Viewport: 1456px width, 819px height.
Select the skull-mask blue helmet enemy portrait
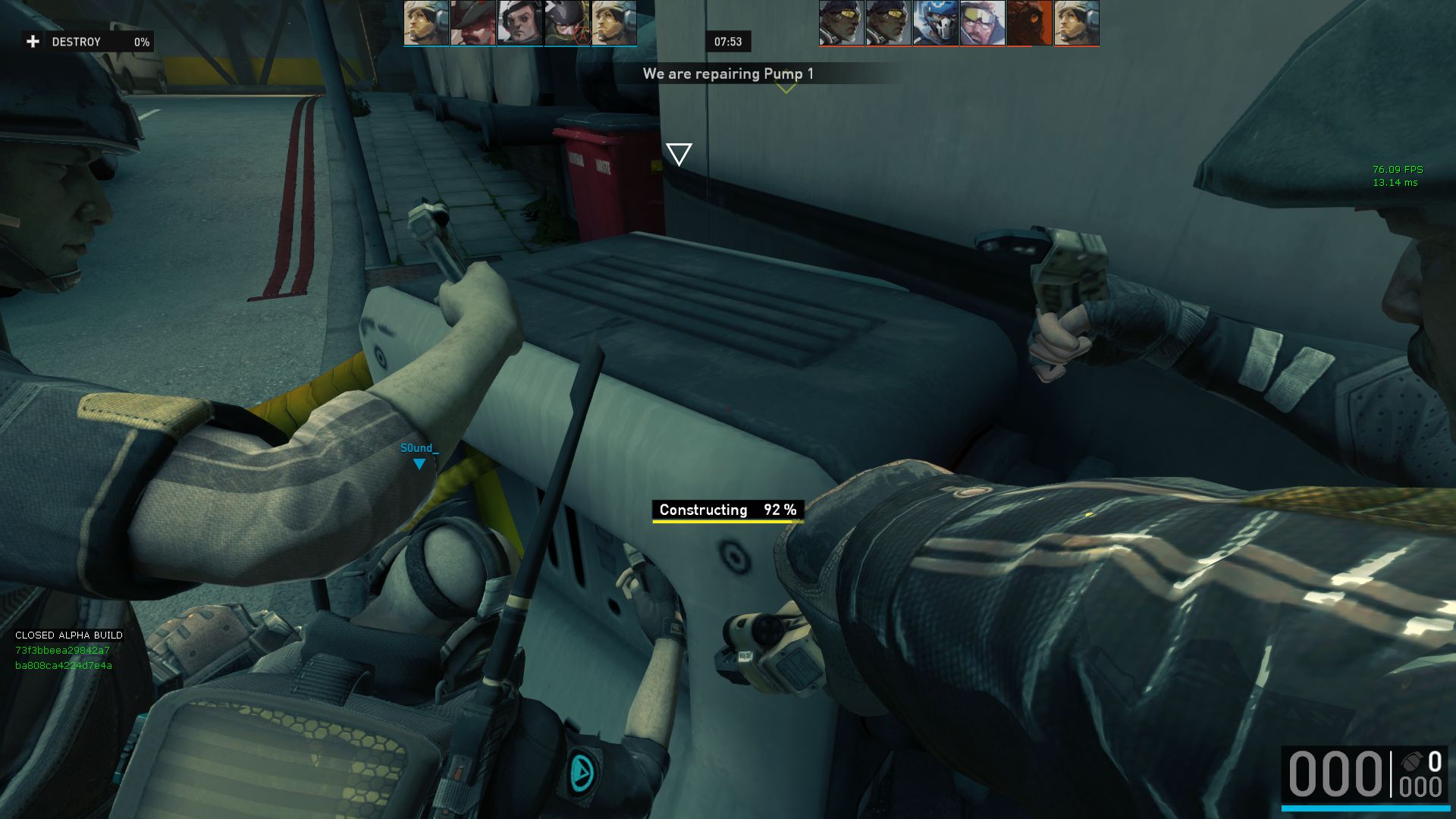pos(936,24)
